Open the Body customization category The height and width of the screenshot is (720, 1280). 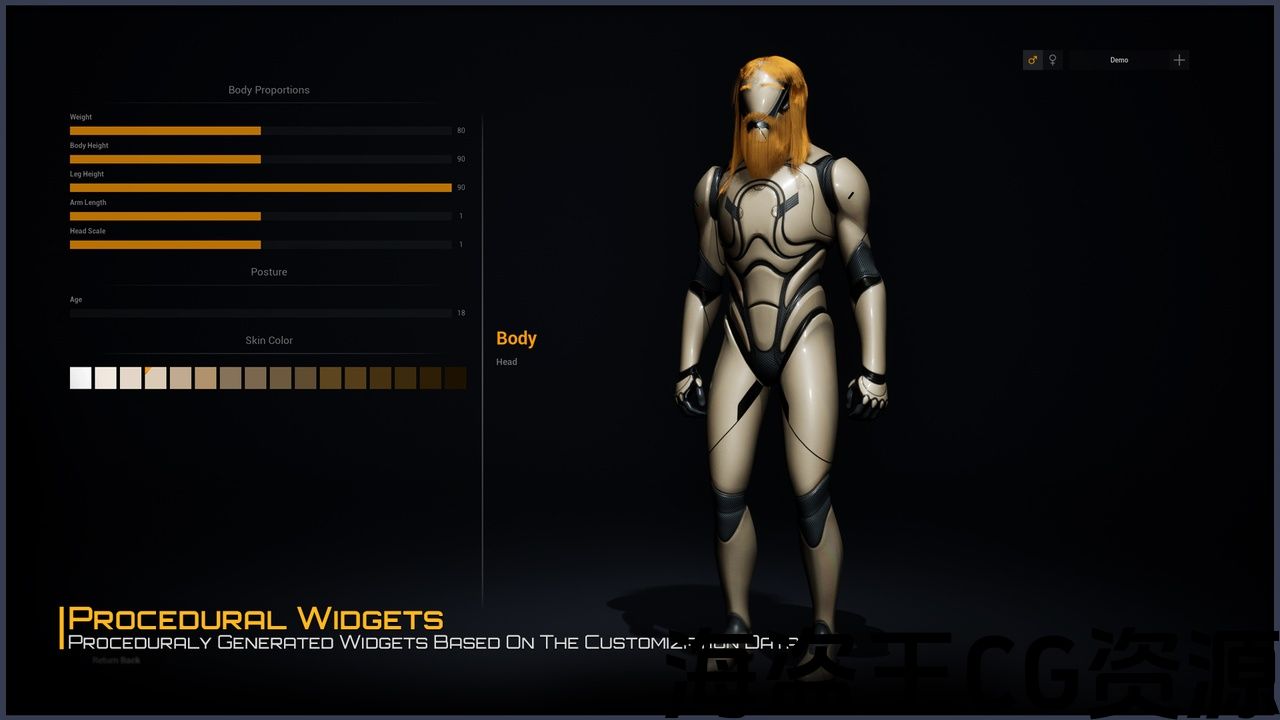click(516, 339)
